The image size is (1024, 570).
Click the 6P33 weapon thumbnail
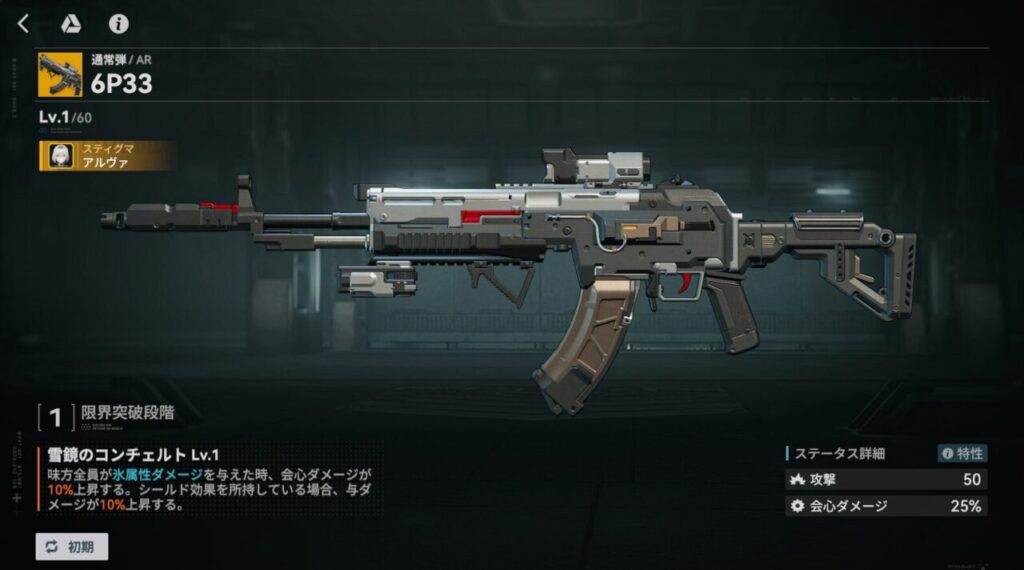[x=60, y=75]
